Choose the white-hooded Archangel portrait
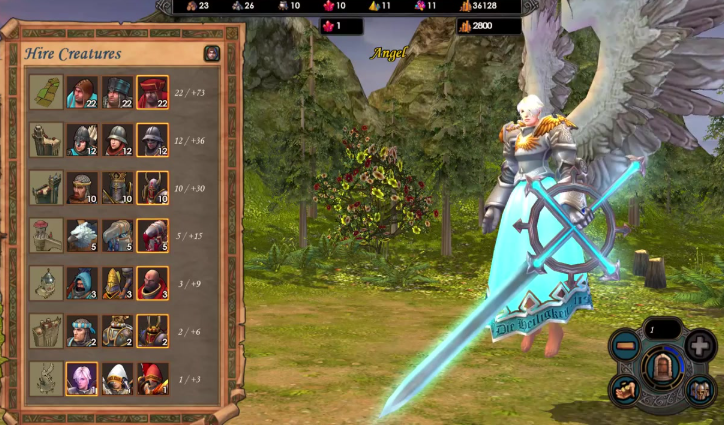Image resolution: width=724 pixels, height=425 pixels. pos(117,378)
